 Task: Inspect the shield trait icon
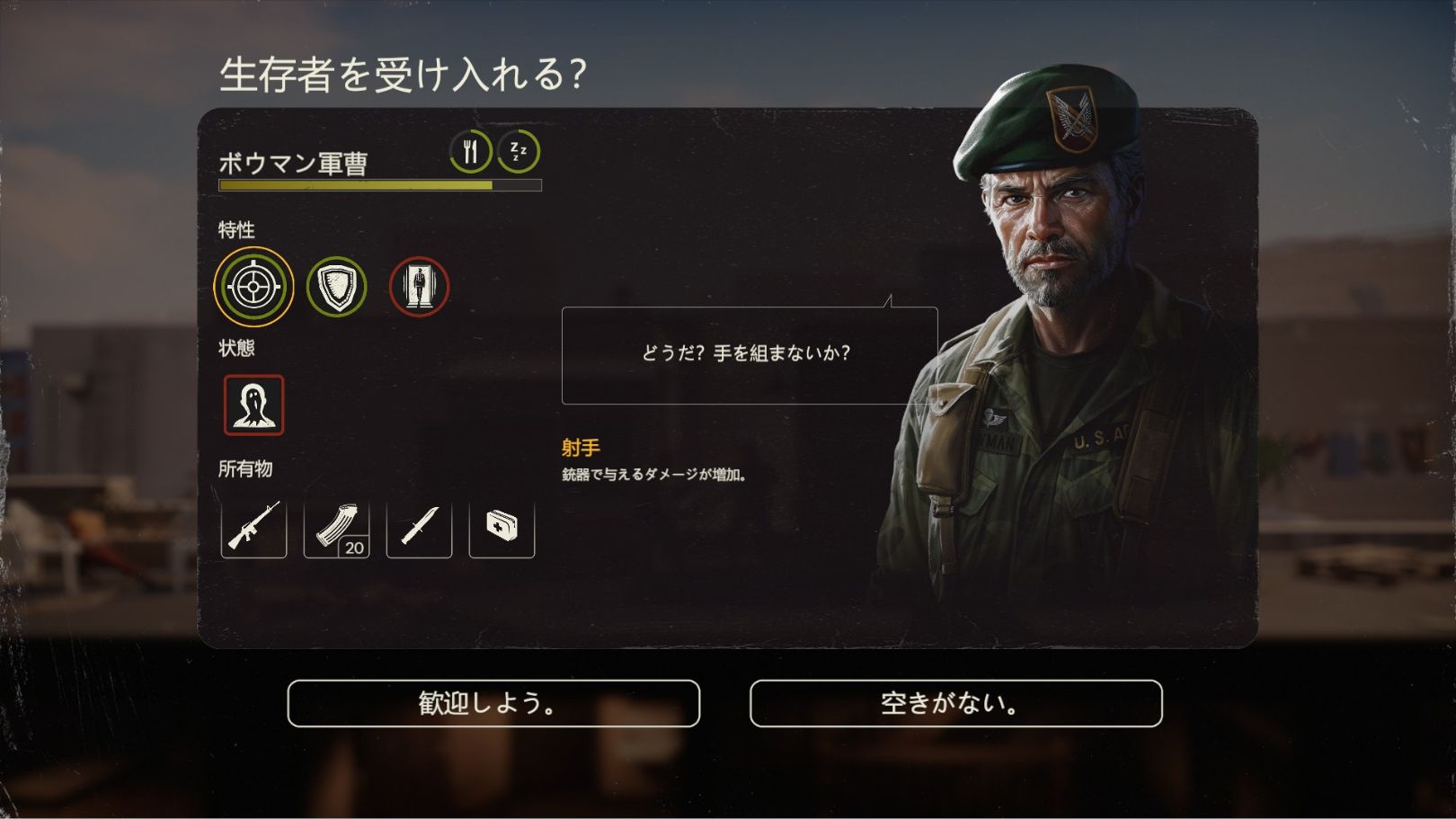tap(337, 287)
